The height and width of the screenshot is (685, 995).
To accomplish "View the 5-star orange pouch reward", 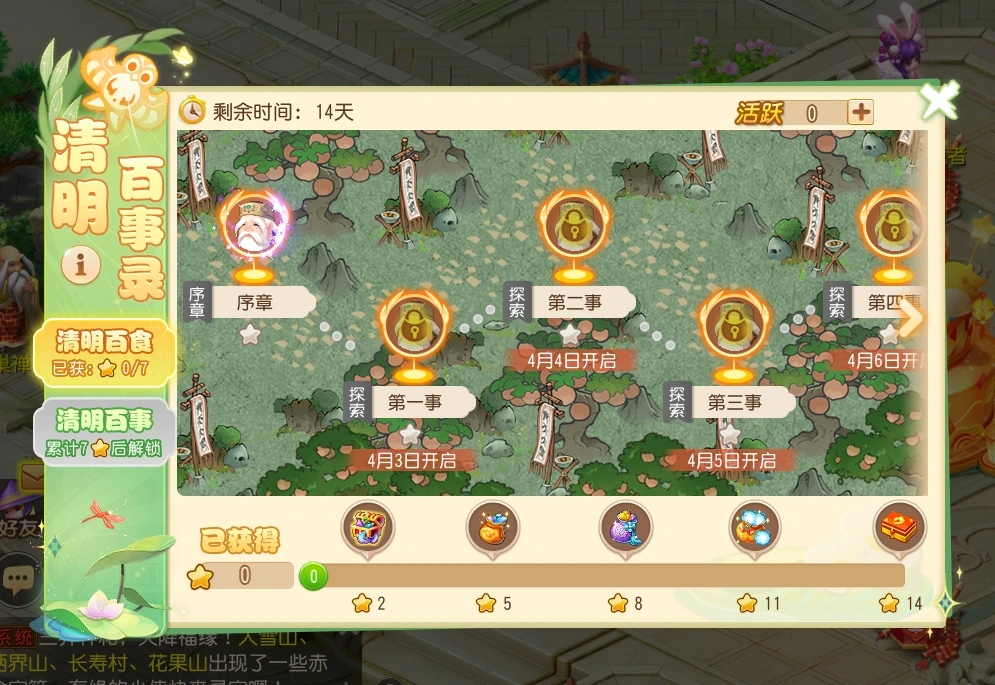I will [x=493, y=528].
